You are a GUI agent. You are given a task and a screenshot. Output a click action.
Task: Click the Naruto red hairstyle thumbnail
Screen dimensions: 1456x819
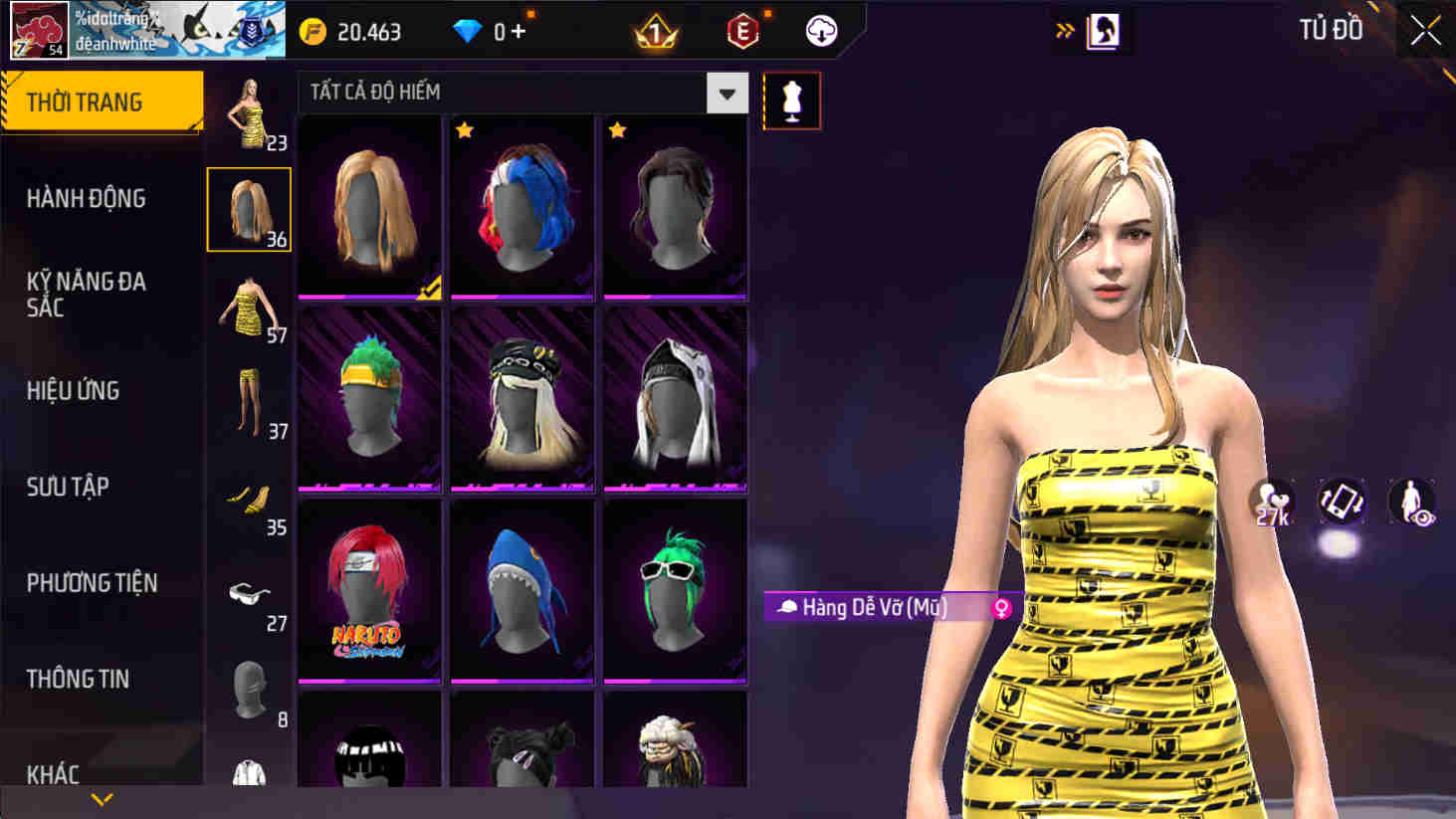coord(369,589)
